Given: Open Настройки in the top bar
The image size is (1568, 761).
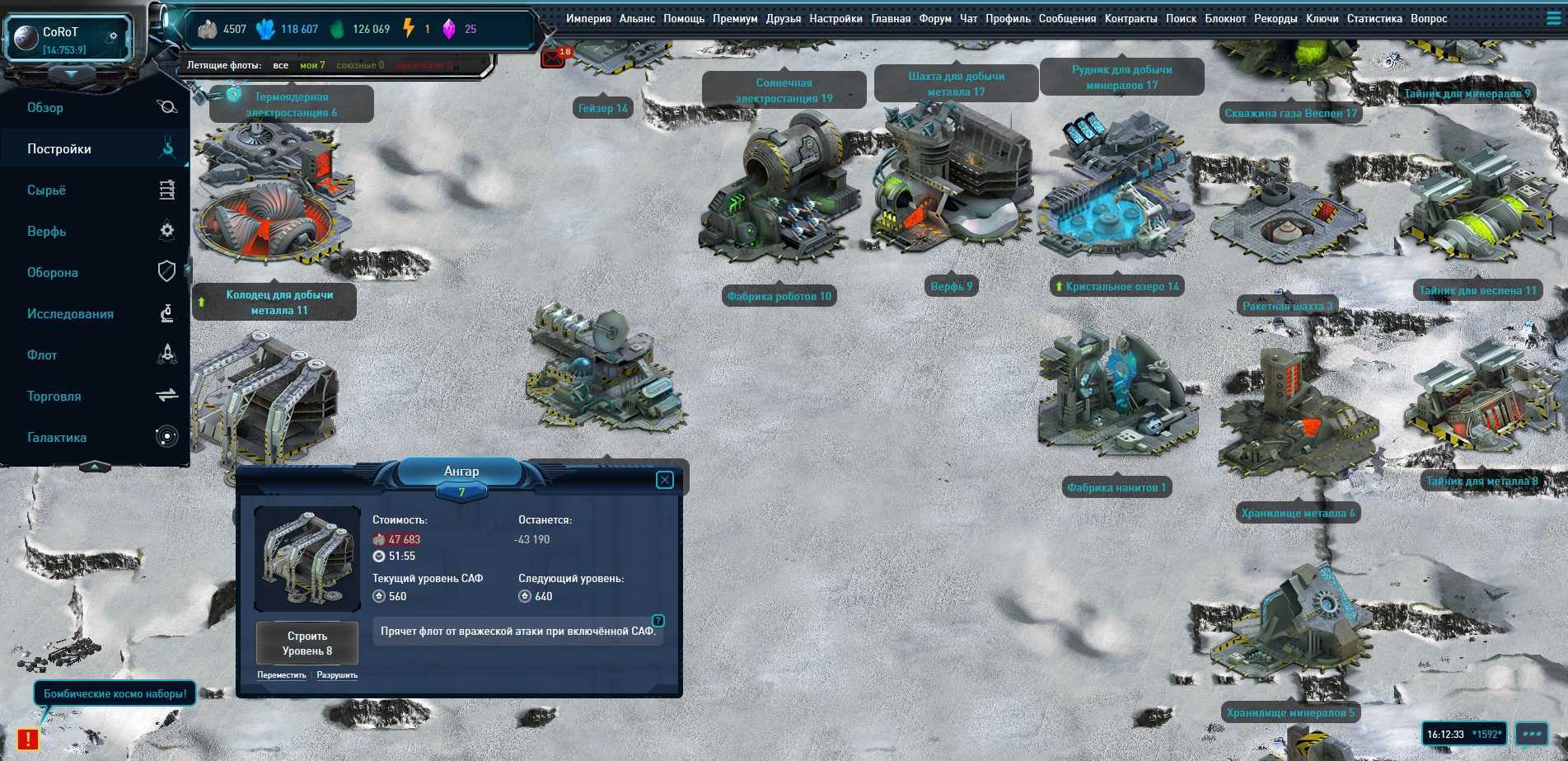Looking at the screenshot, I should [835, 19].
